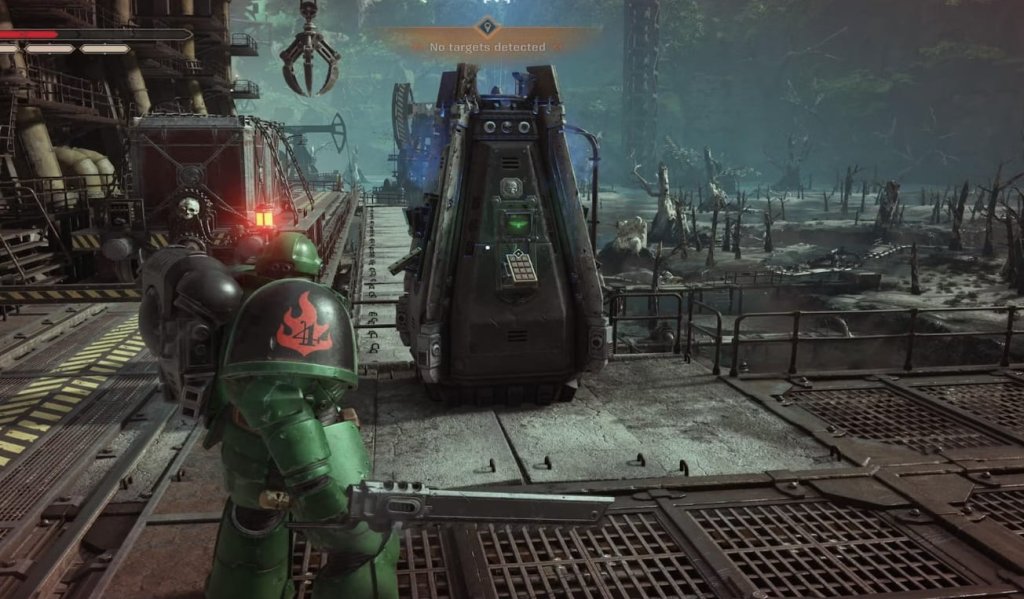The height and width of the screenshot is (599, 1024).
Task: Click the diamond scan icon above the target banner
Action: click(x=487, y=26)
